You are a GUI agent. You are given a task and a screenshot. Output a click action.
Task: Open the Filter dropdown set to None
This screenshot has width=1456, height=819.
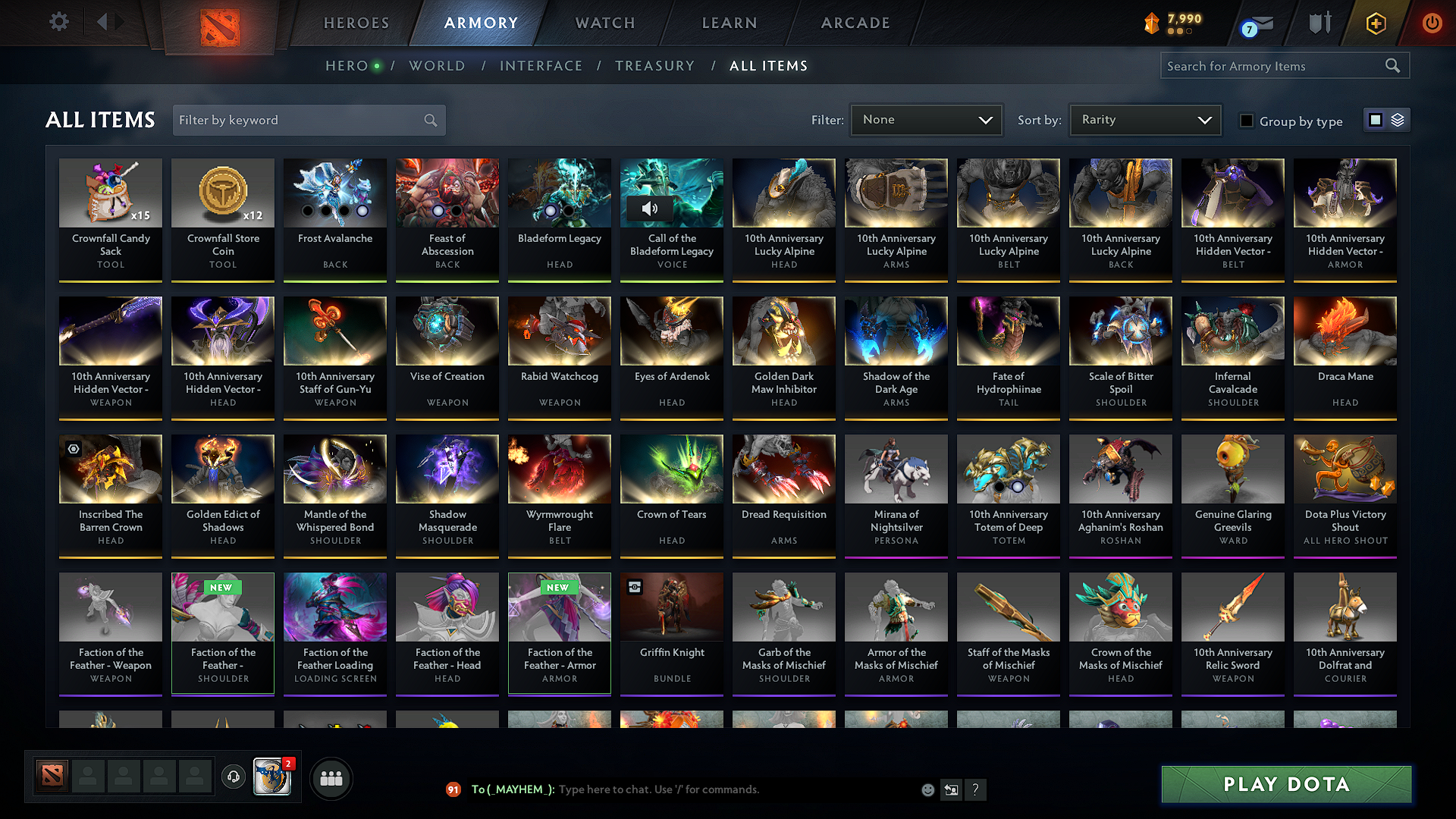coord(926,119)
